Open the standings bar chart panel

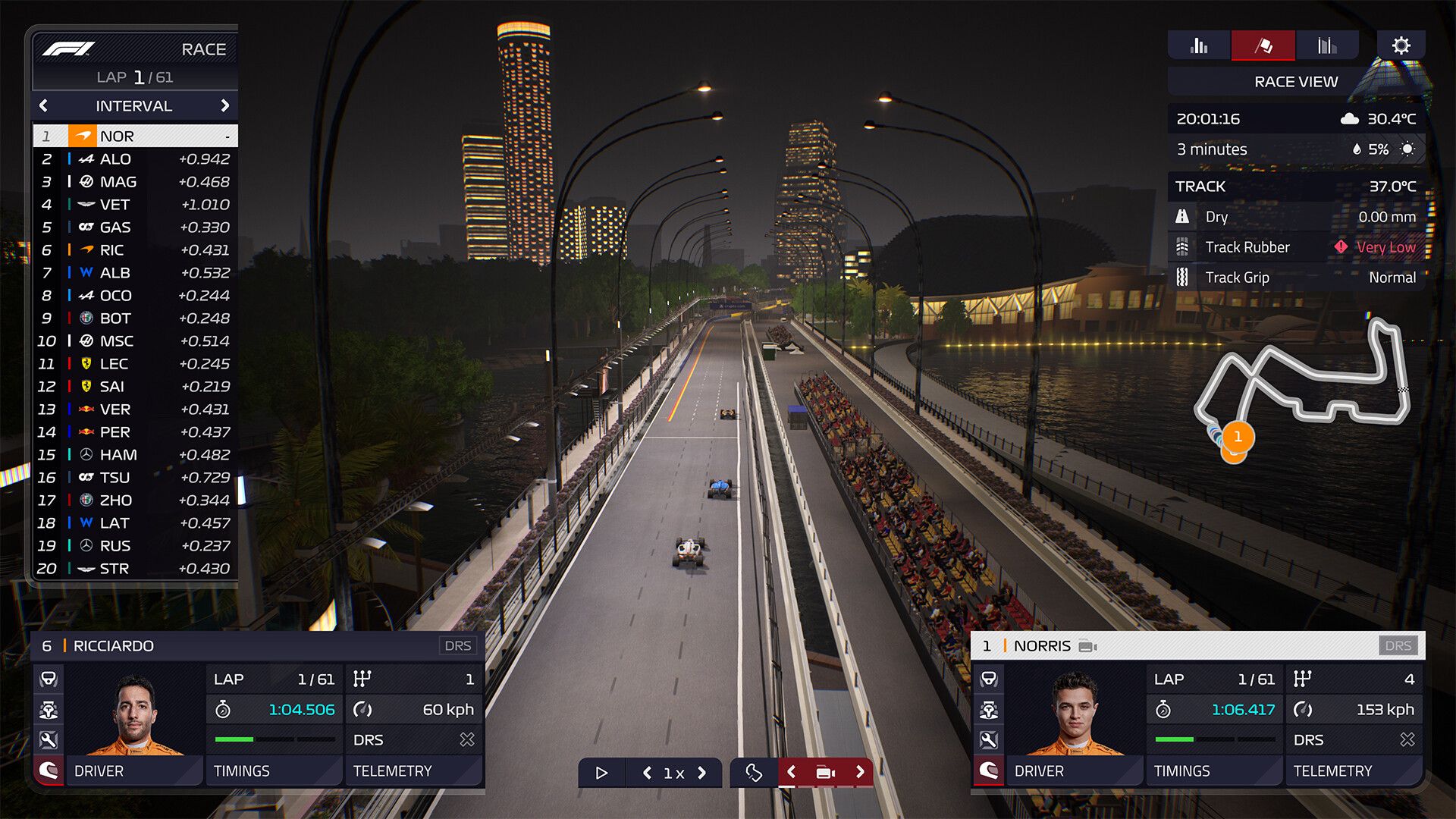click(x=1199, y=45)
